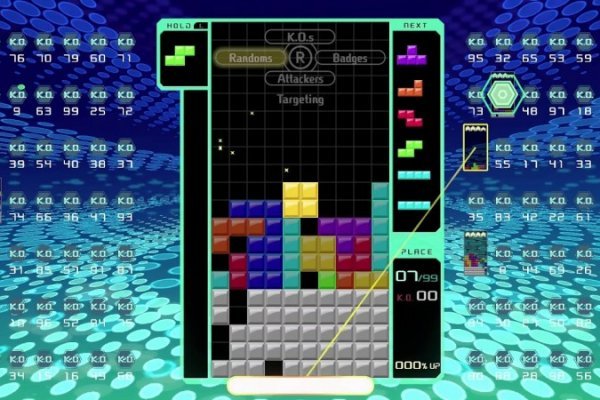The width and height of the screenshot is (600, 400).
Task: Select the K.O.s targeting option
Action: [299, 37]
